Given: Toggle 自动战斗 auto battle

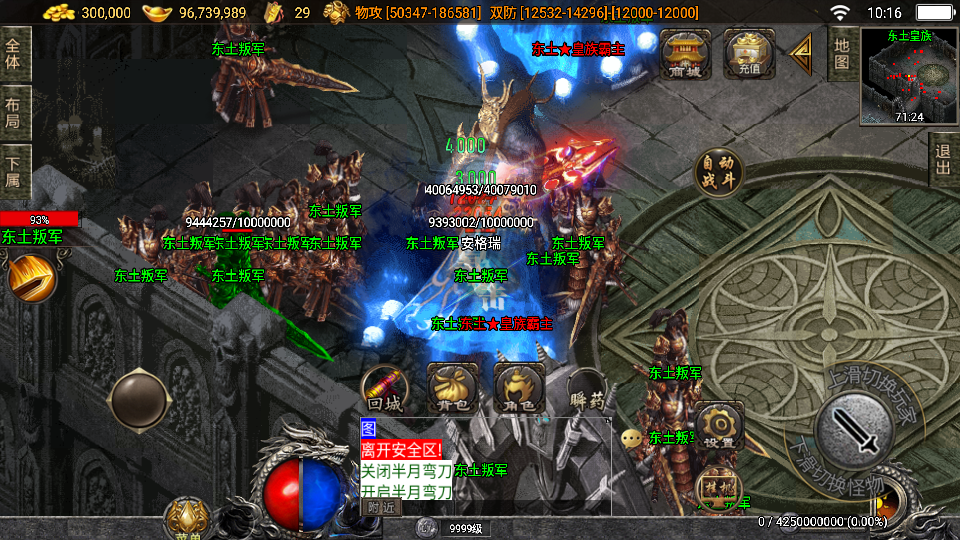Looking at the screenshot, I should point(719,173).
